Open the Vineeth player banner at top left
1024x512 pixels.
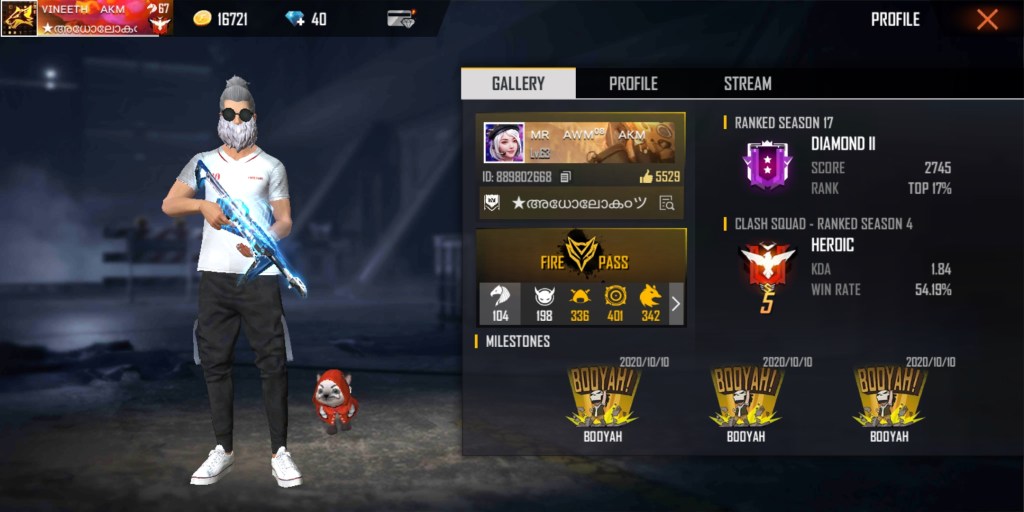[x=87, y=18]
